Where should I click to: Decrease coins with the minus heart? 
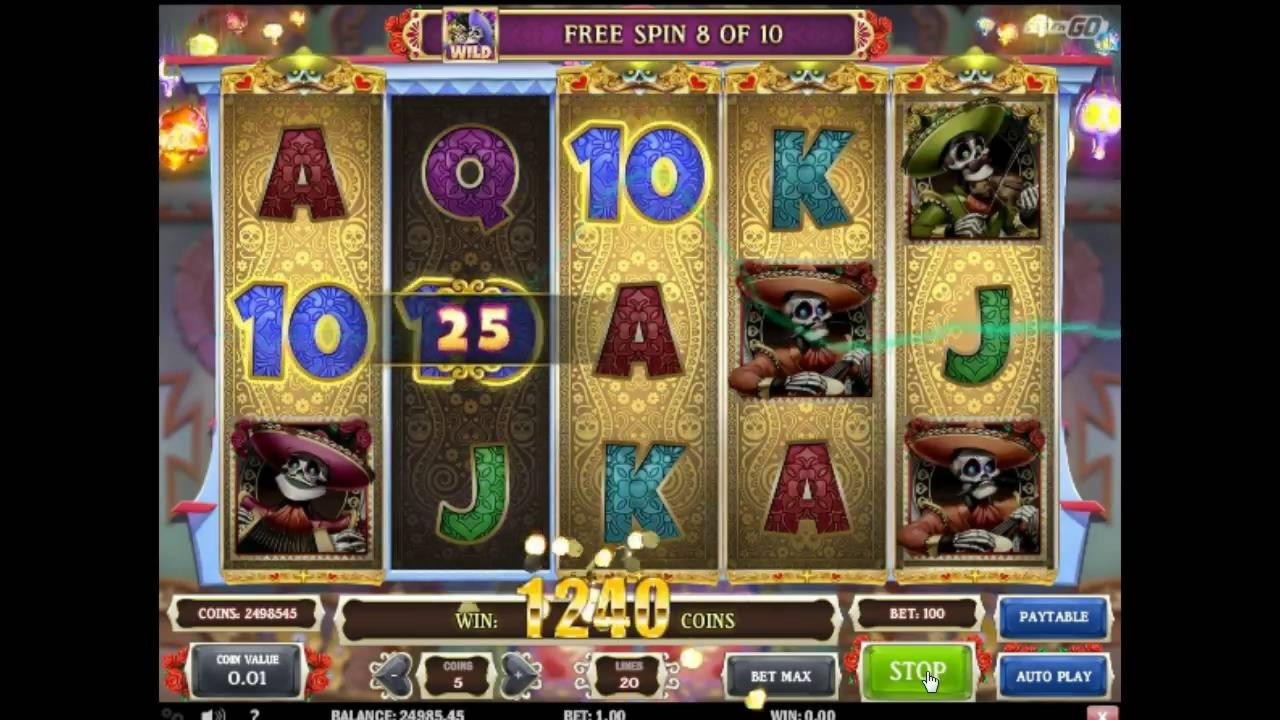click(x=391, y=674)
